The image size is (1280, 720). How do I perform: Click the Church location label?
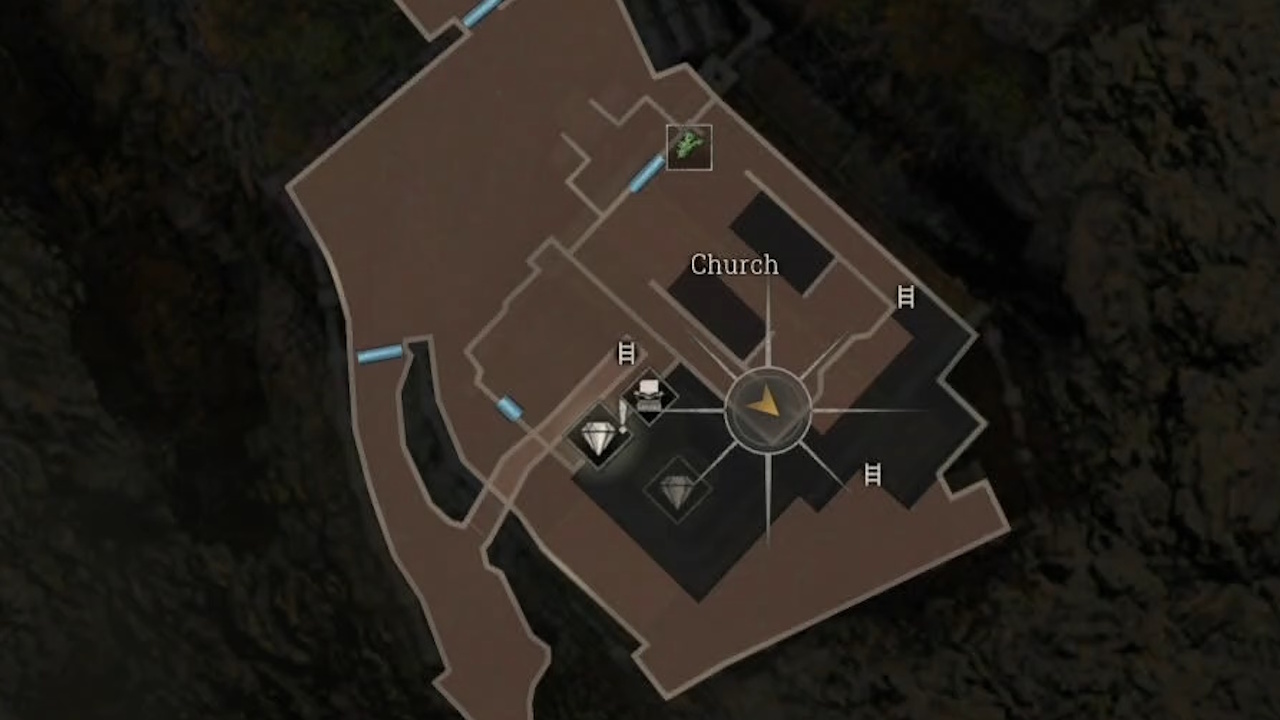click(735, 265)
